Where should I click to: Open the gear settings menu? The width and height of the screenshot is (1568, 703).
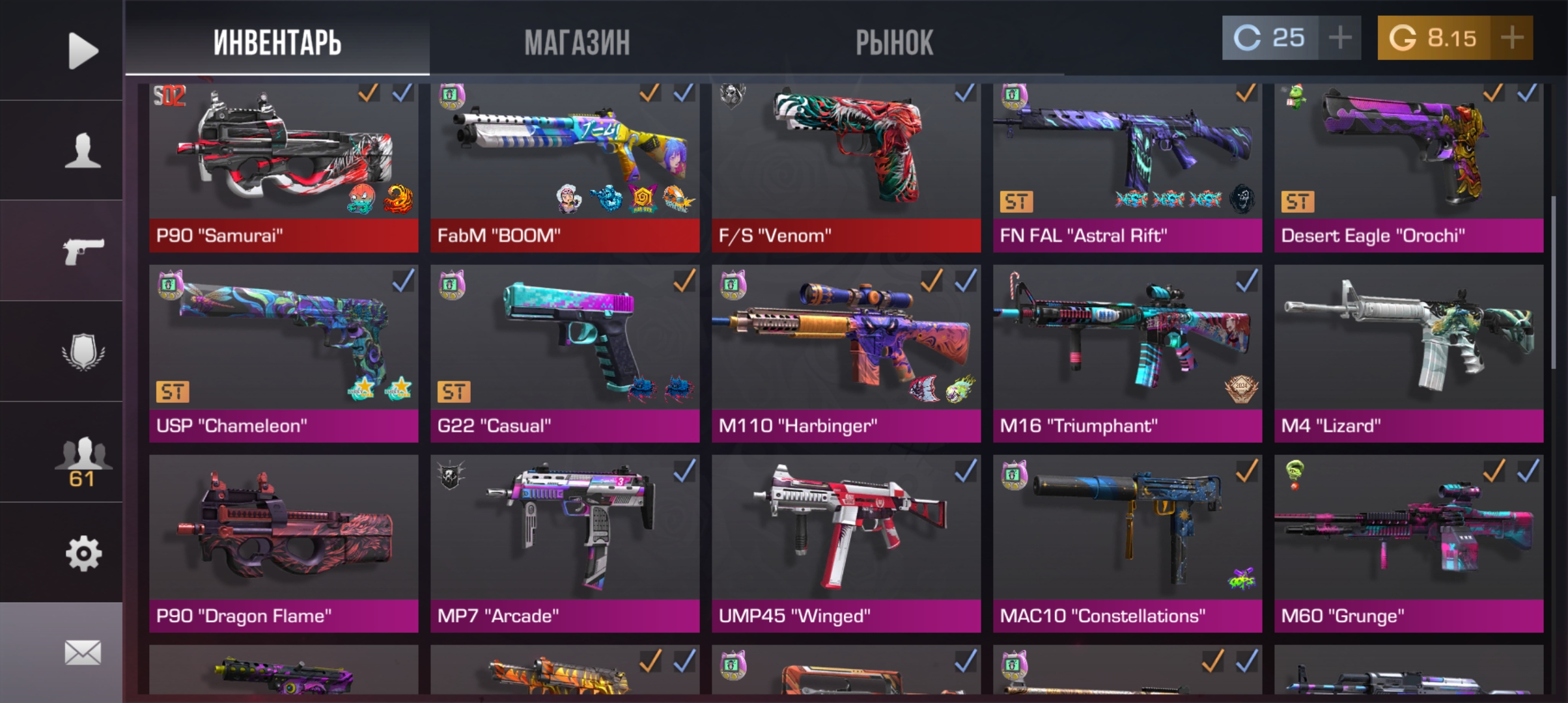point(82,554)
